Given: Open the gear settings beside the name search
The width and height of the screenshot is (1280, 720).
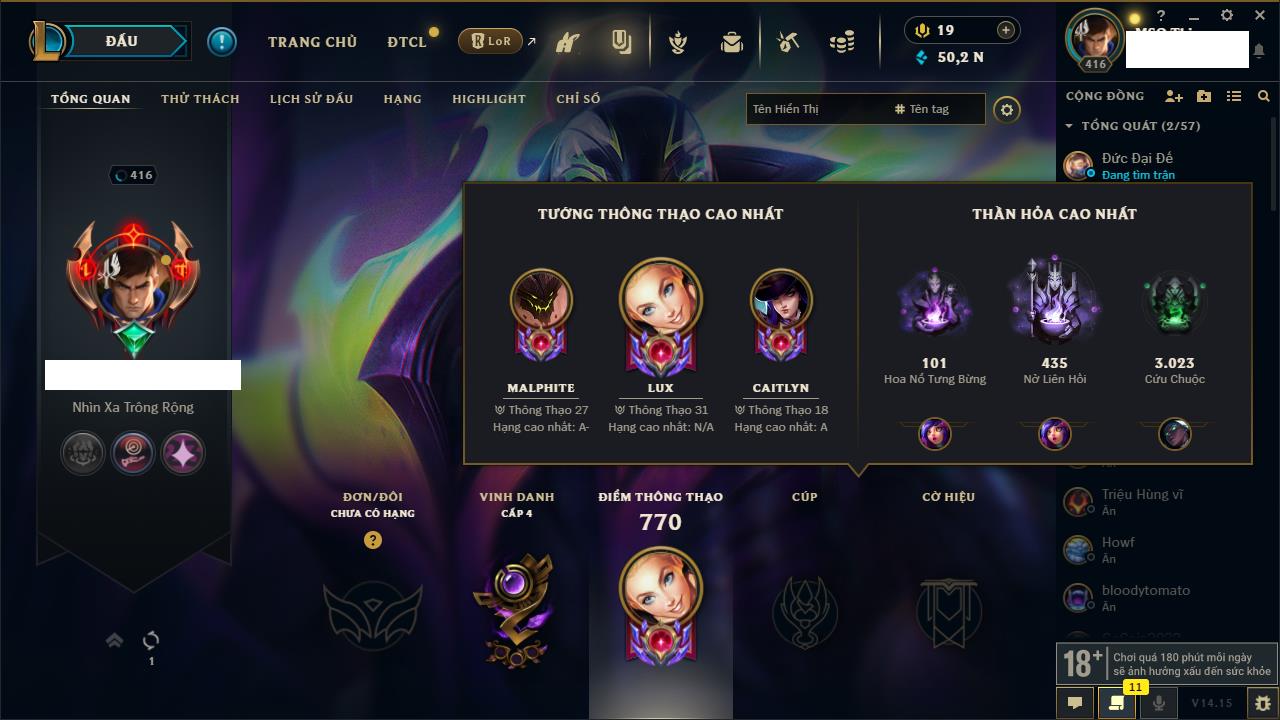Looking at the screenshot, I should [1007, 109].
